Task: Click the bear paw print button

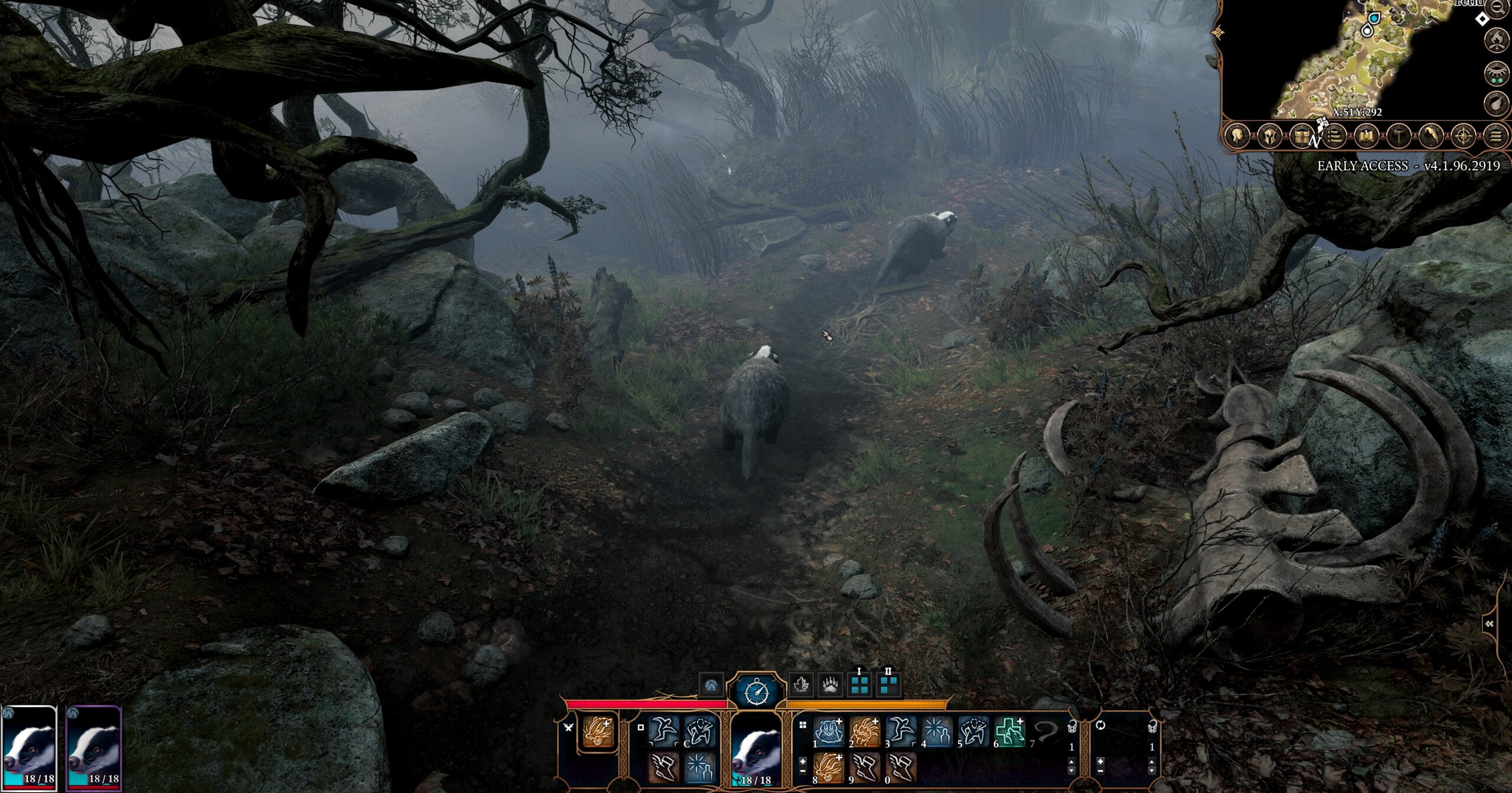Action: (x=830, y=685)
